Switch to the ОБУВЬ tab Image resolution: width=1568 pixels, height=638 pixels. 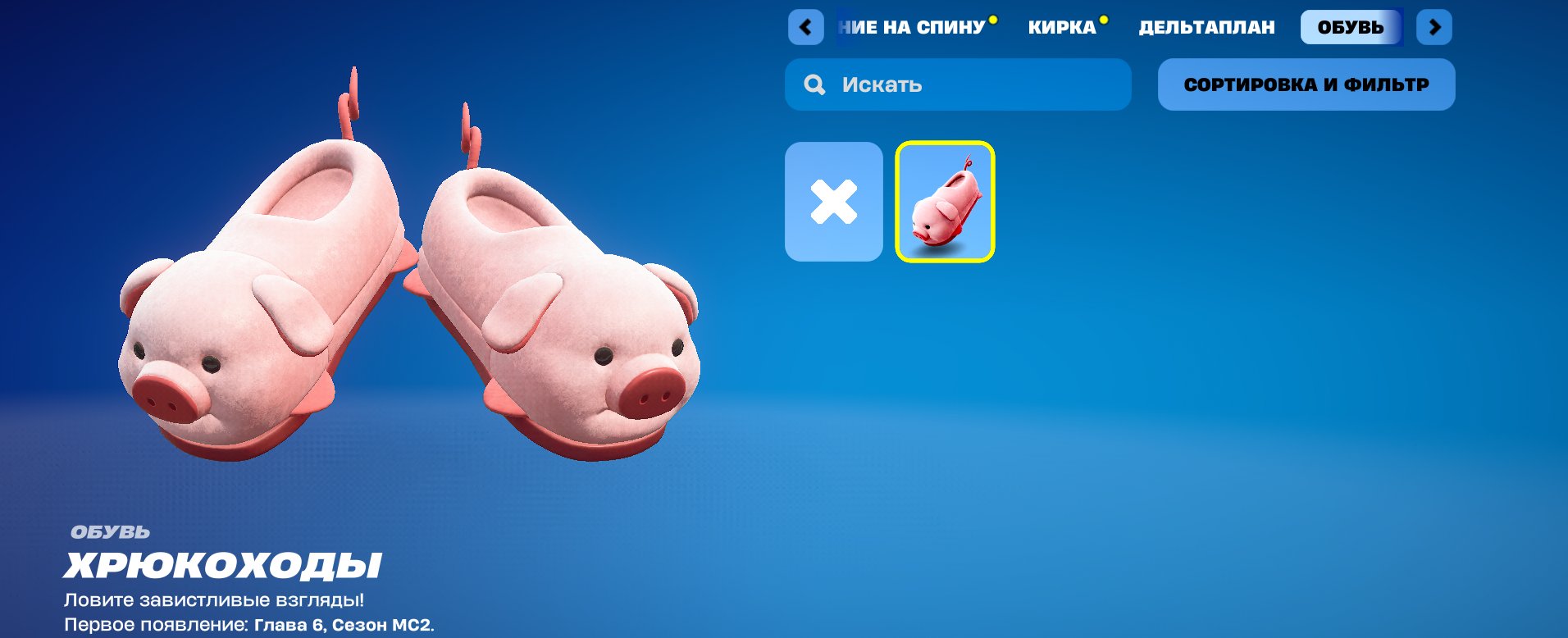[1353, 25]
